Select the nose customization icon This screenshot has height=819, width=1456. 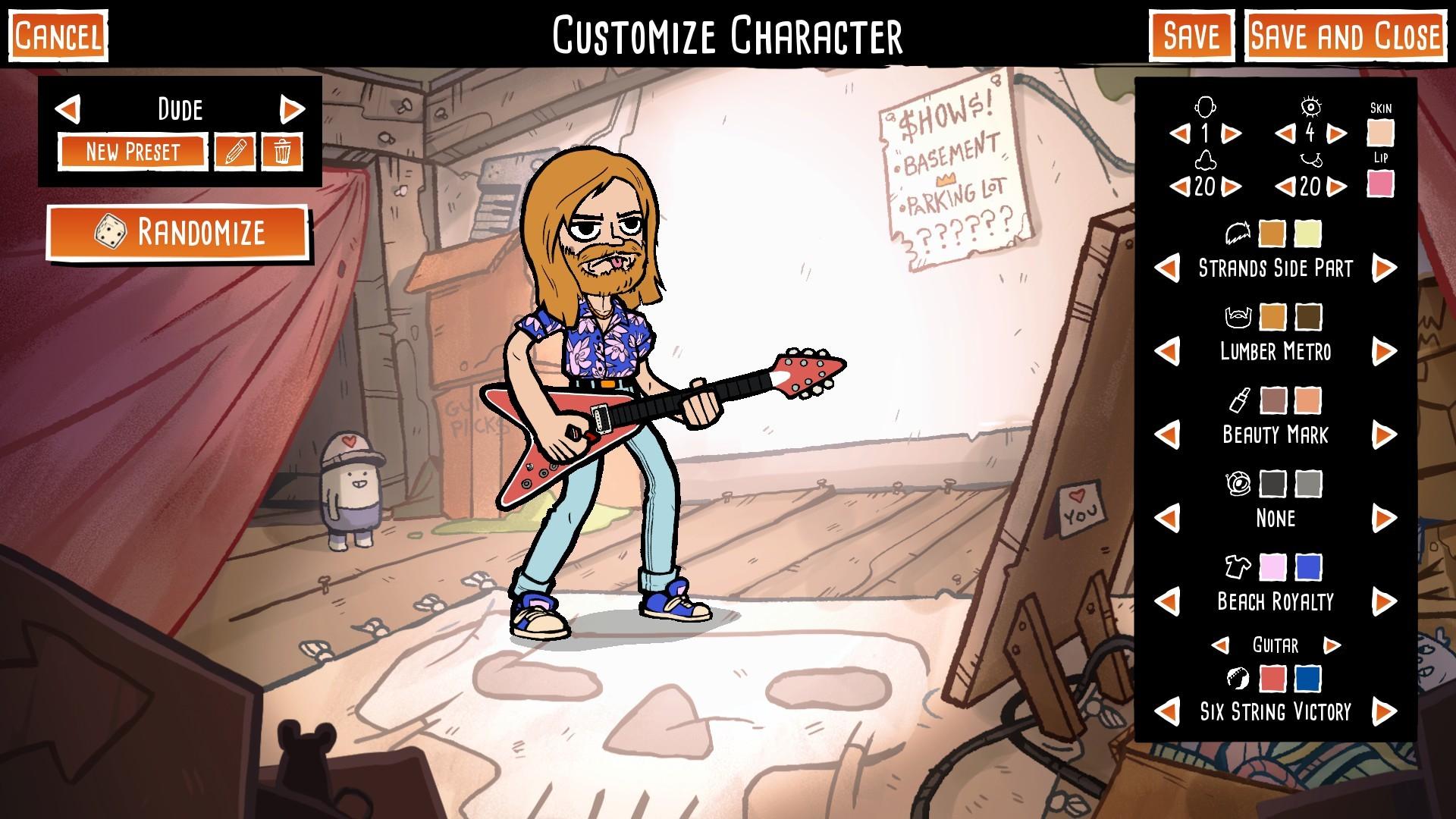1206,159
